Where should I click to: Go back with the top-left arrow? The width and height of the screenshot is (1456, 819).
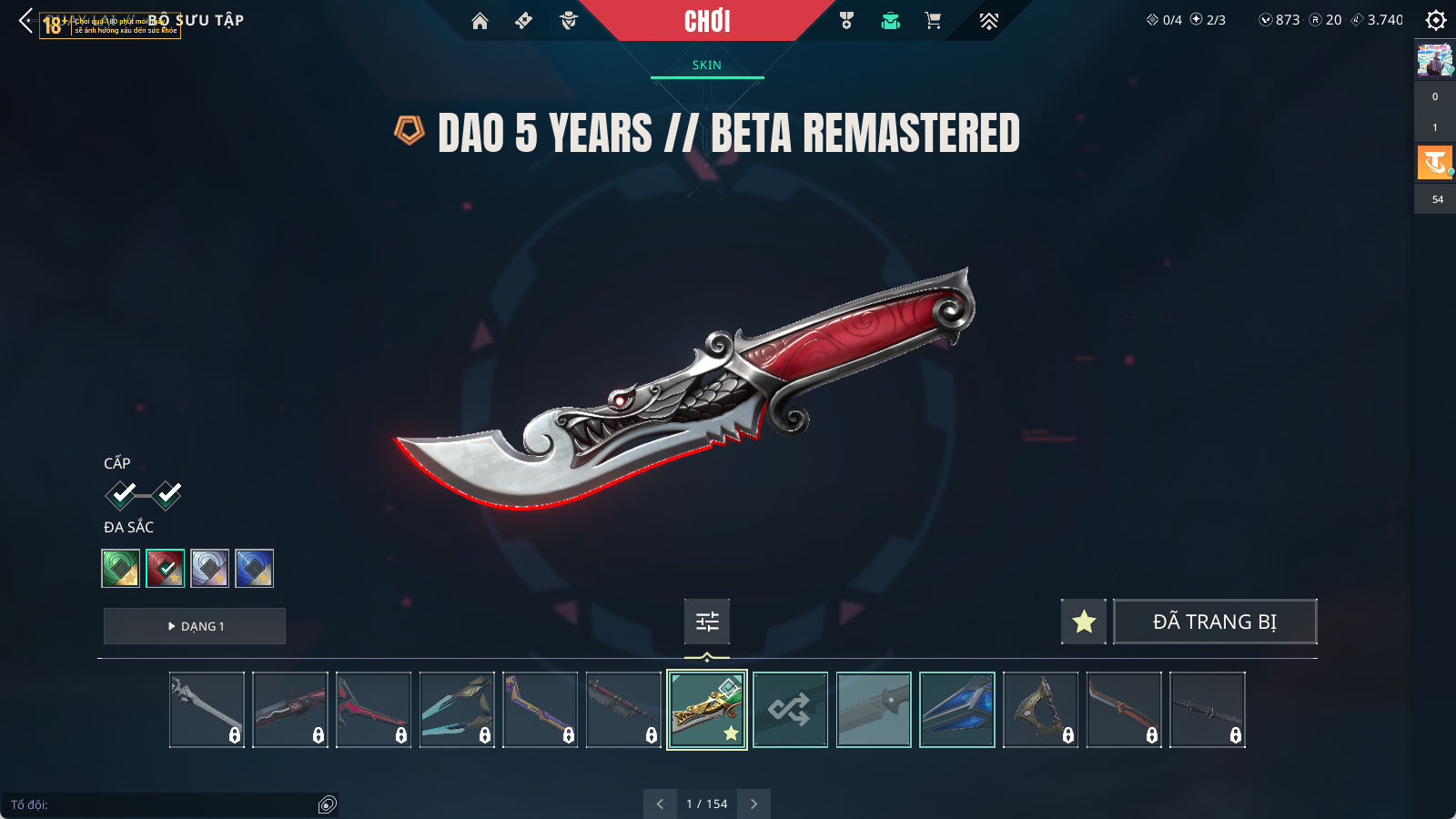pos(25,21)
